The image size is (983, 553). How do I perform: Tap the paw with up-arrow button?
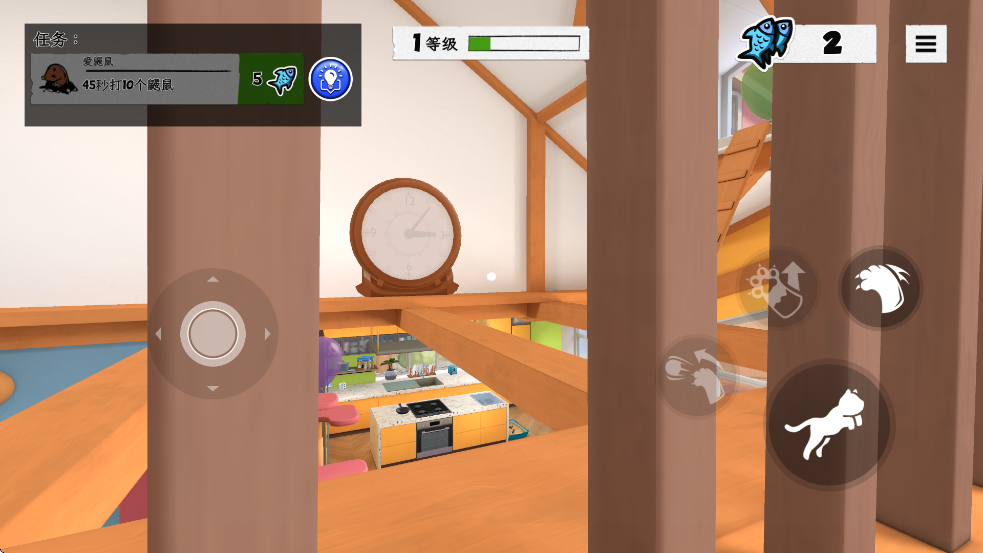[x=778, y=287]
